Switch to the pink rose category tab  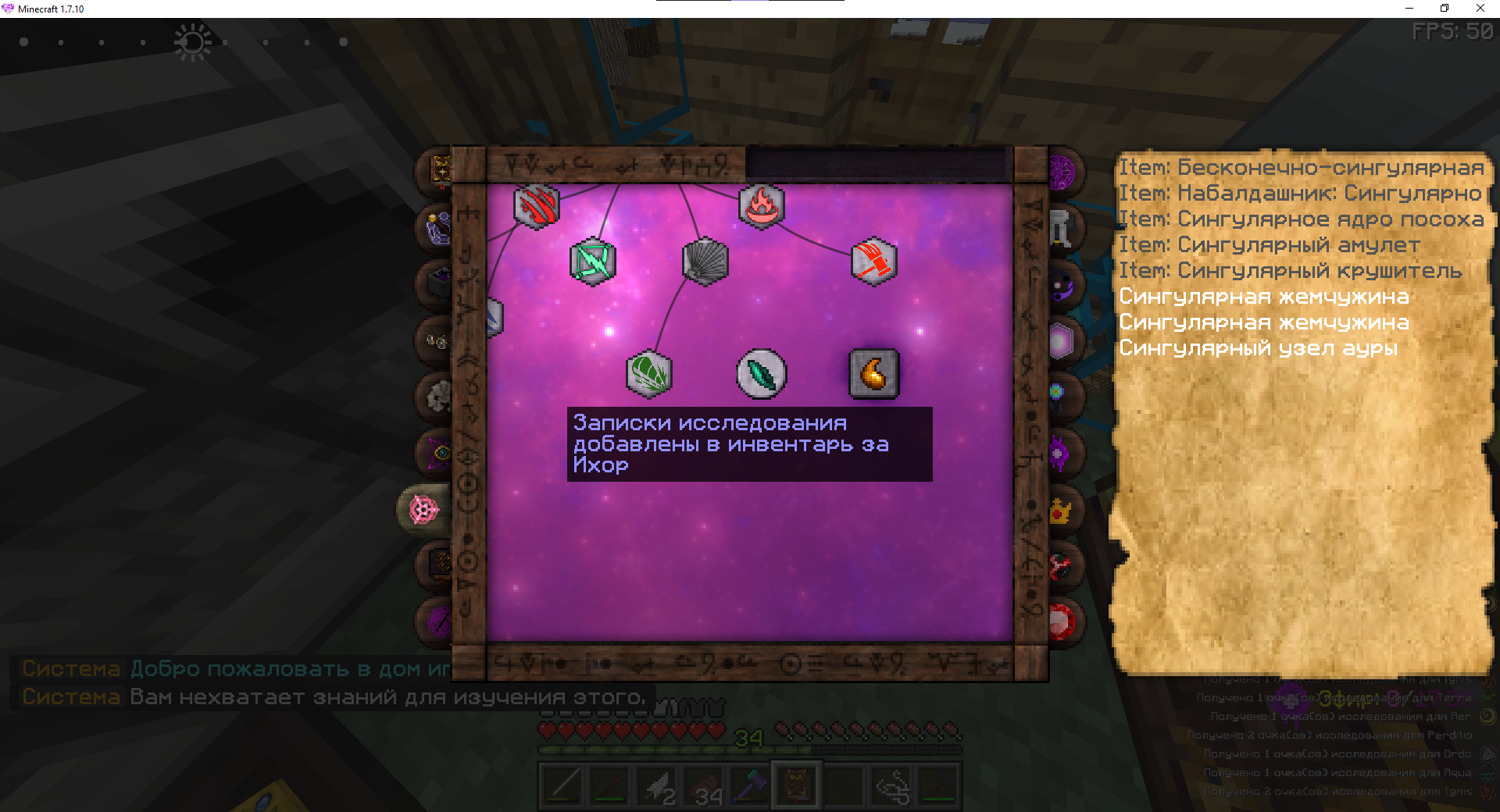(424, 510)
